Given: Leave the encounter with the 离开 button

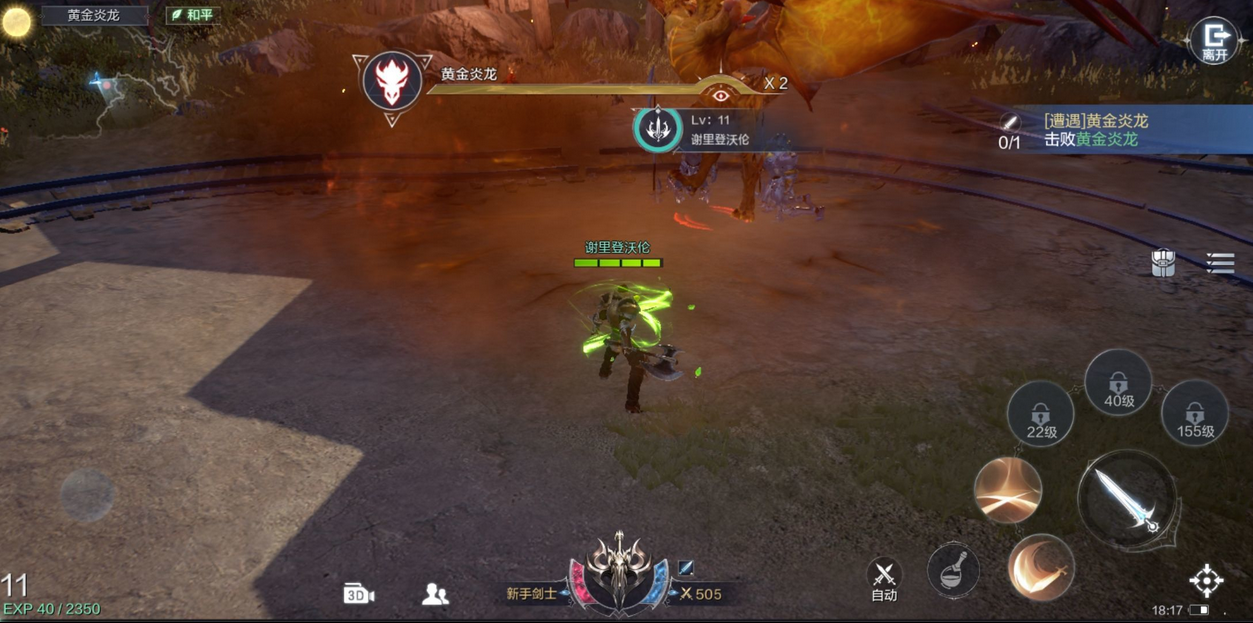Looking at the screenshot, I should coord(1214,42).
